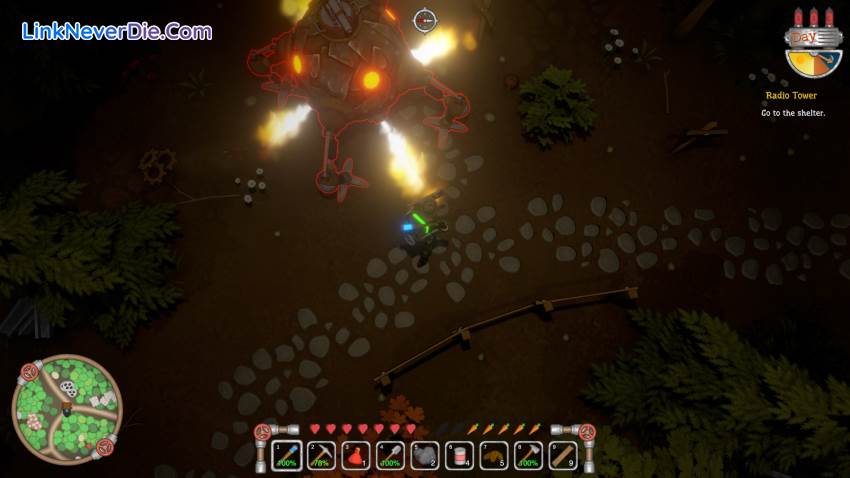This screenshot has width=850, height=478.
Task: Pick the canned food hotbar slot
Action: 459,456
